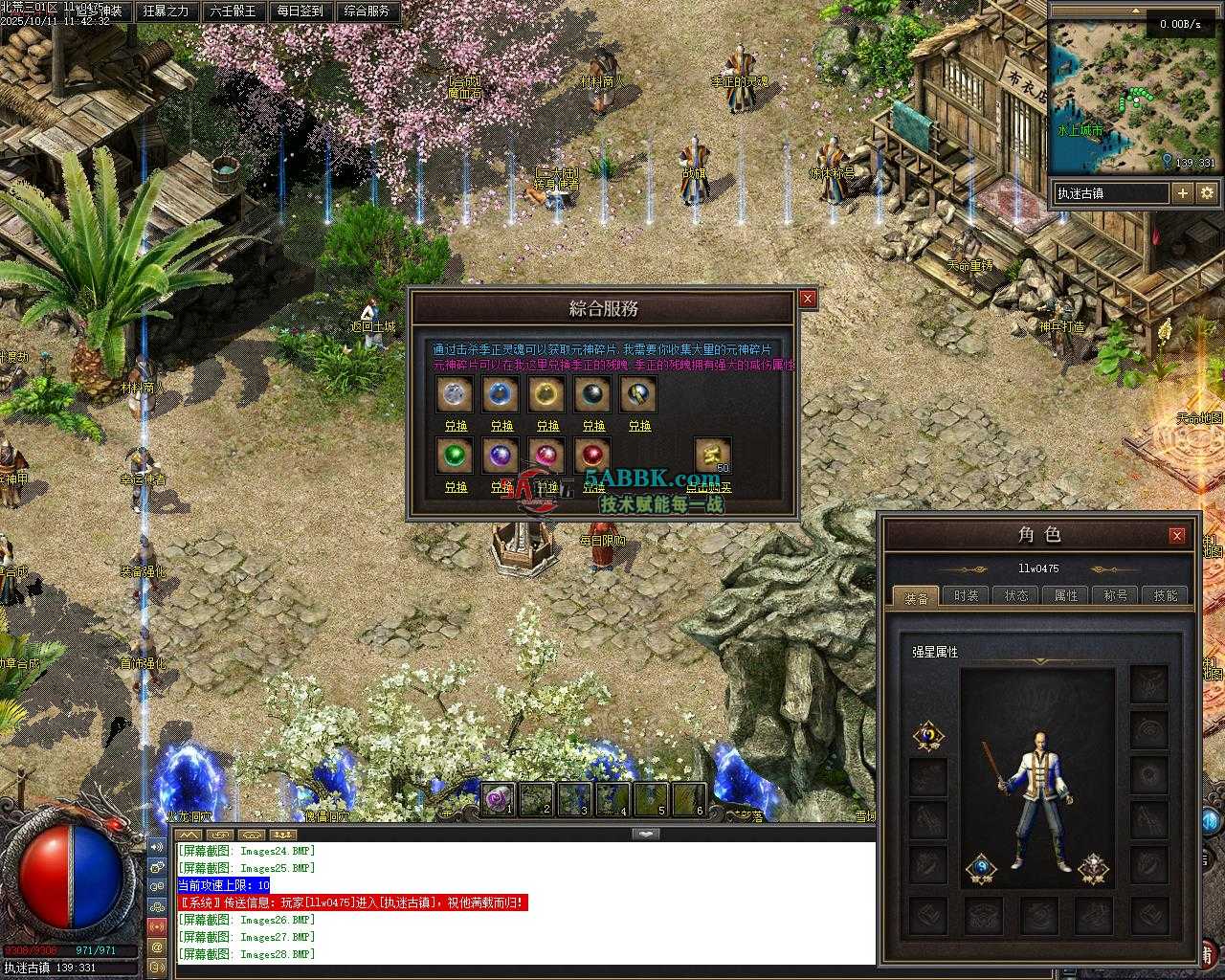The image size is (1225, 980).
Task: Open the 六壬骰王 top menu
Action: point(233,11)
